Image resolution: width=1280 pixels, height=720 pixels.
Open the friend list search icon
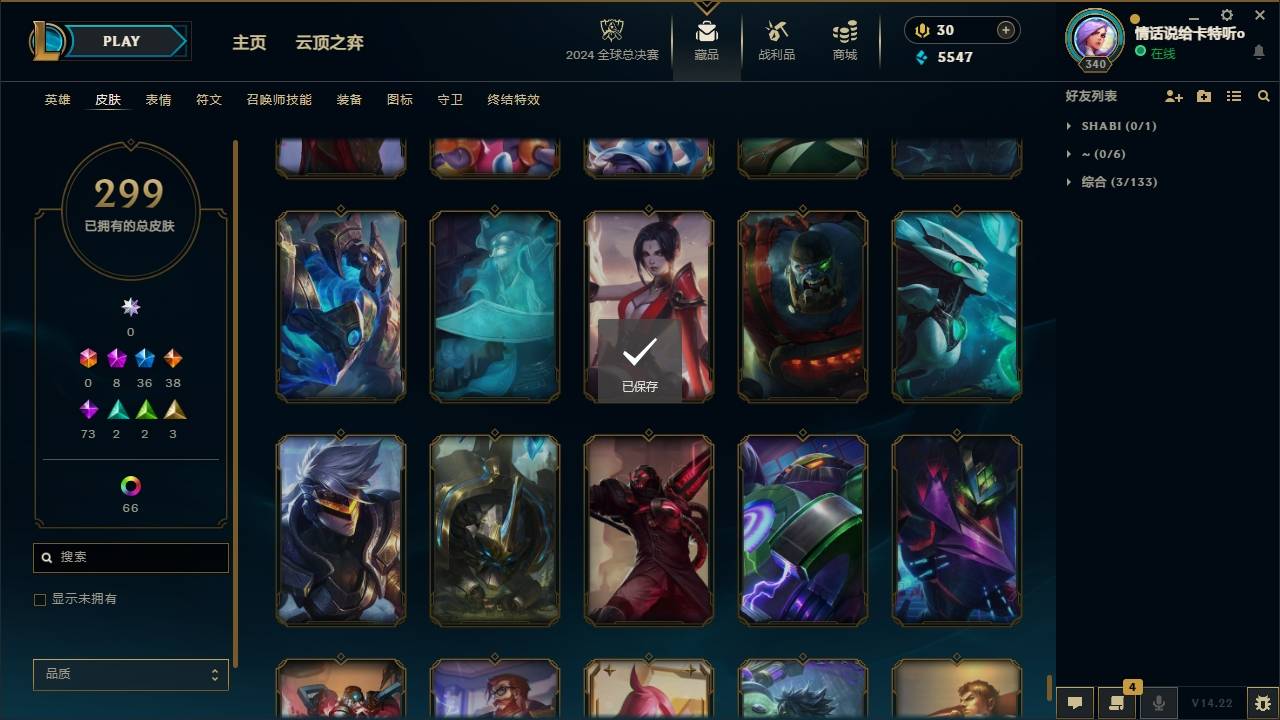[1264, 95]
